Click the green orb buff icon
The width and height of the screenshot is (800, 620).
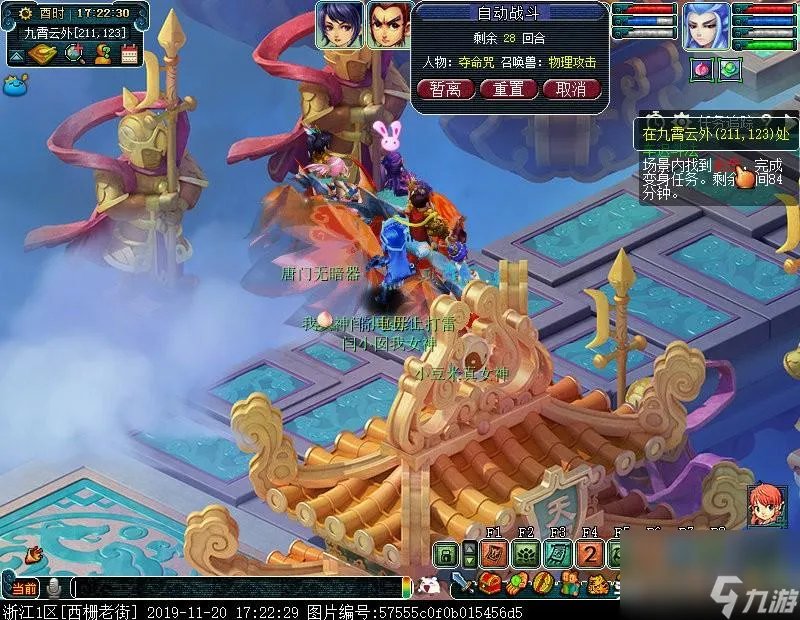(x=729, y=68)
